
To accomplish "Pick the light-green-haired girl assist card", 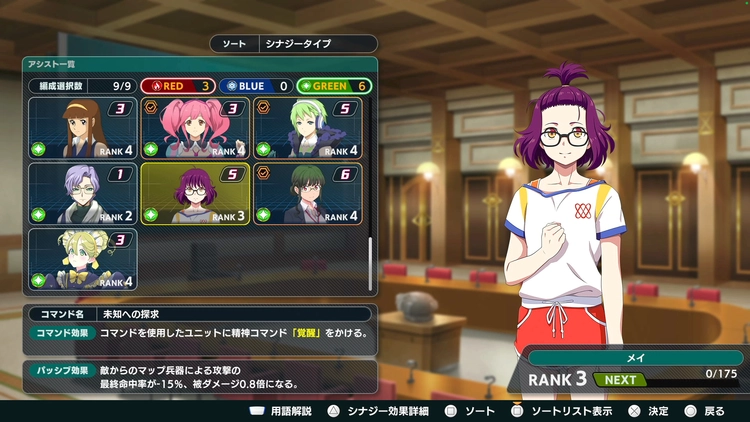I will click(308, 128).
